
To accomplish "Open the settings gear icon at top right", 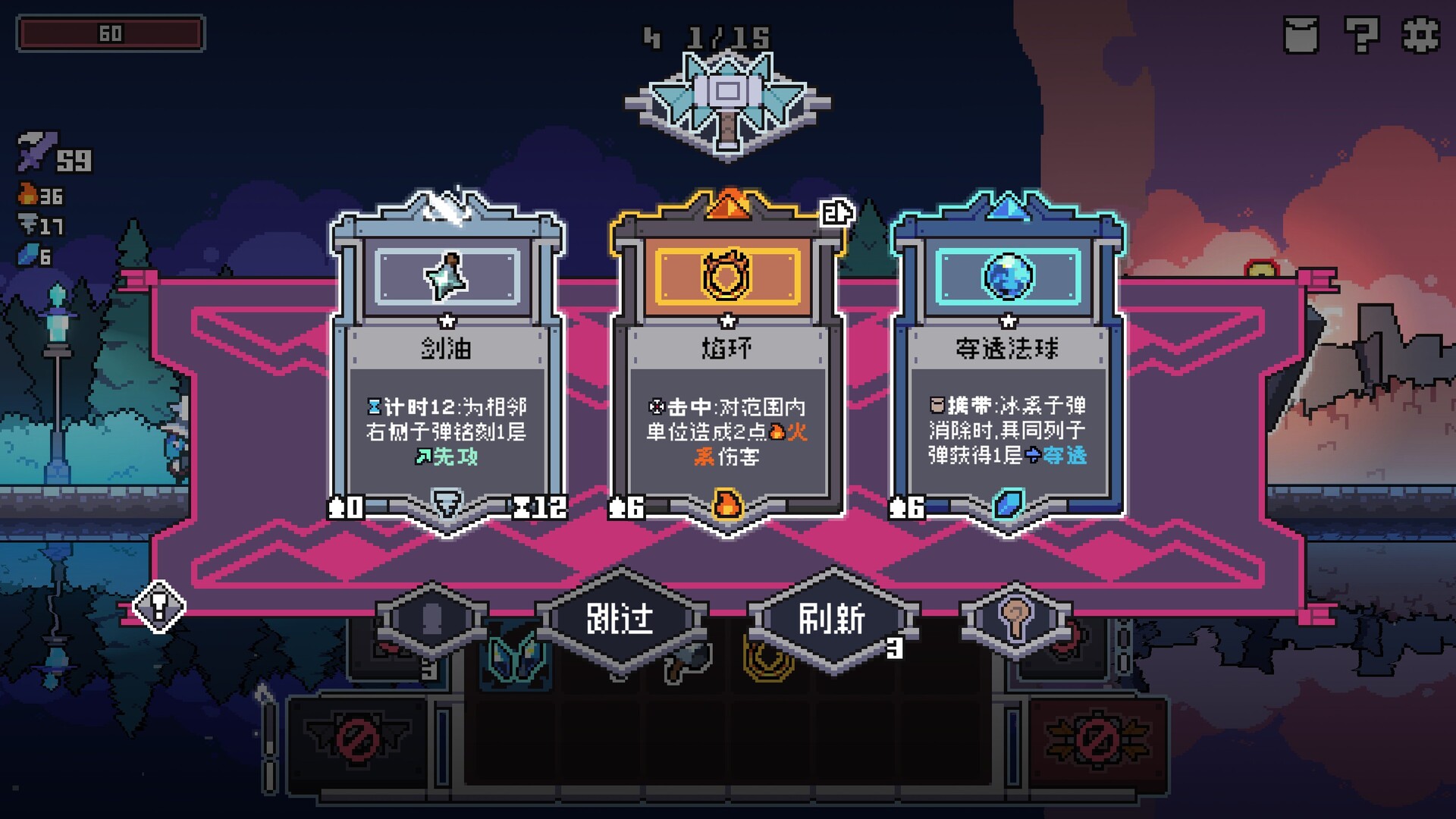I will click(x=1420, y=34).
